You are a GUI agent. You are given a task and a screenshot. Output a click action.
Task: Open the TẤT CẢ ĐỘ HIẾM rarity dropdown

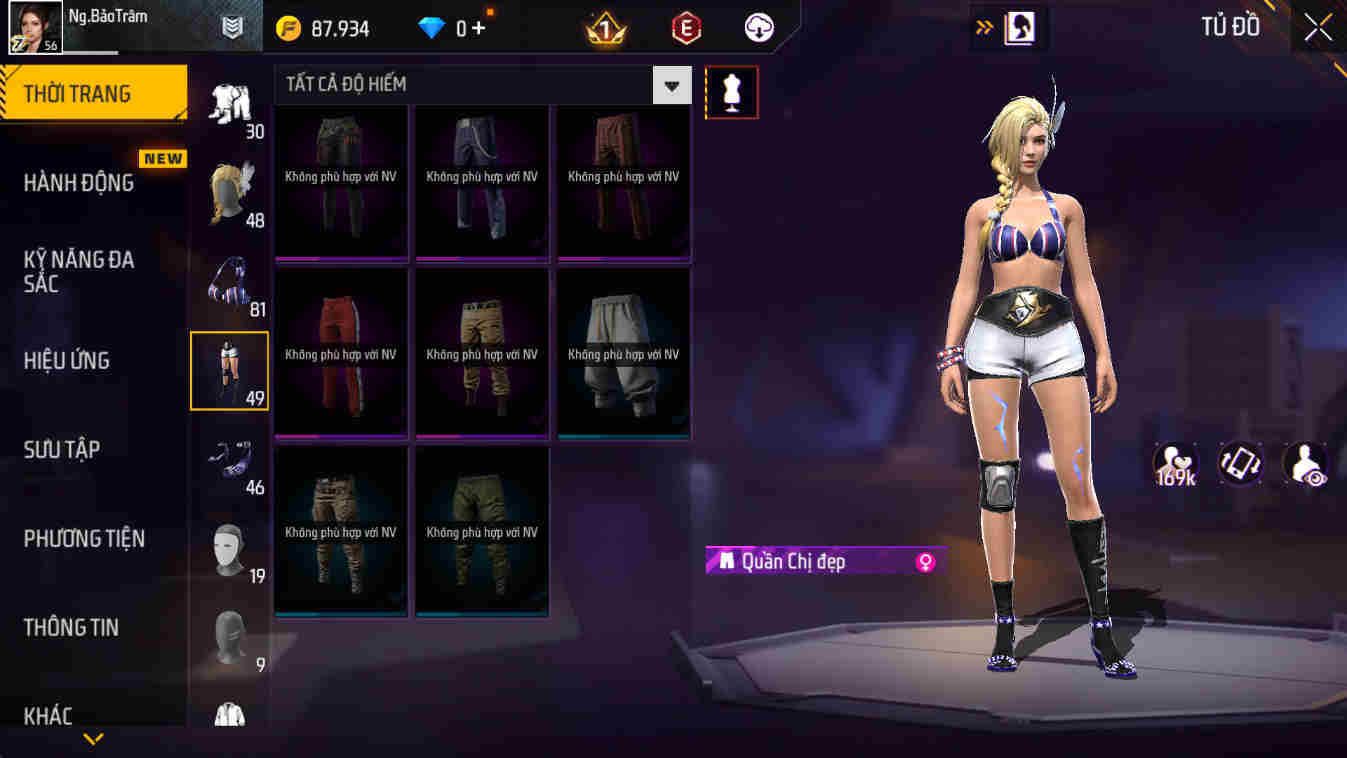click(x=671, y=84)
